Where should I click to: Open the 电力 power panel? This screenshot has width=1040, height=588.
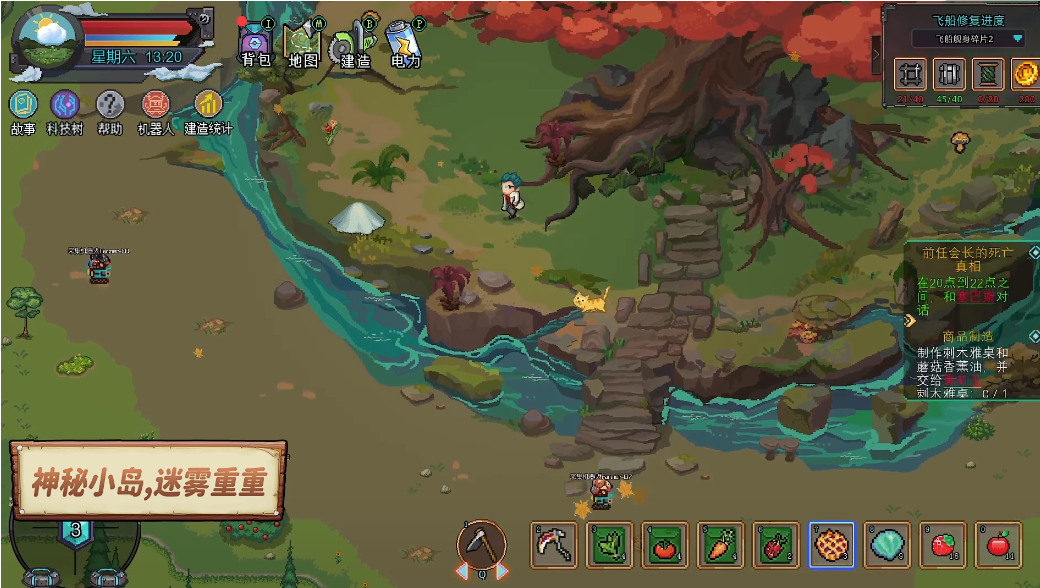pyautogui.click(x=404, y=45)
